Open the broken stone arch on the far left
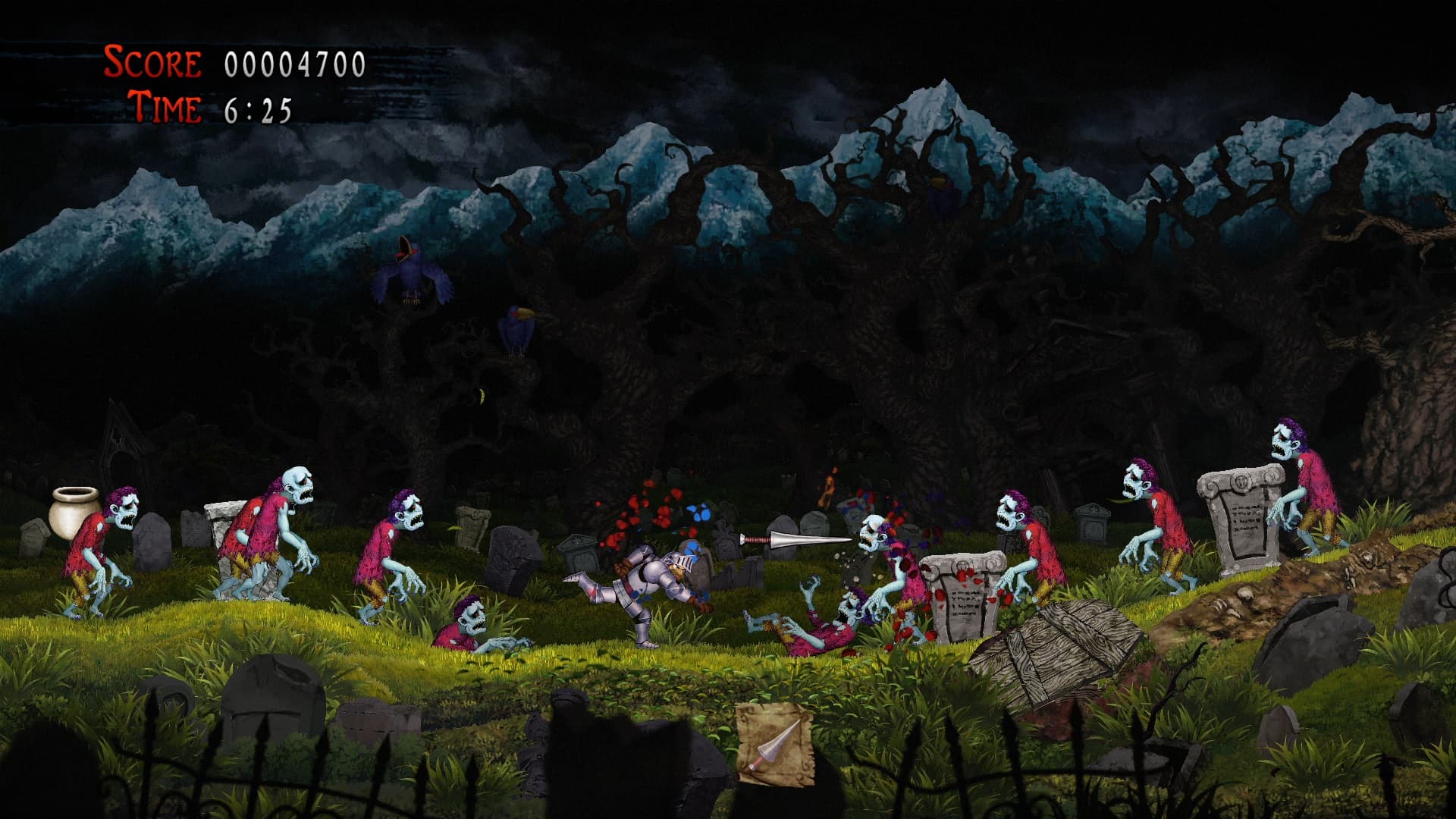 pyautogui.click(x=121, y=455)
